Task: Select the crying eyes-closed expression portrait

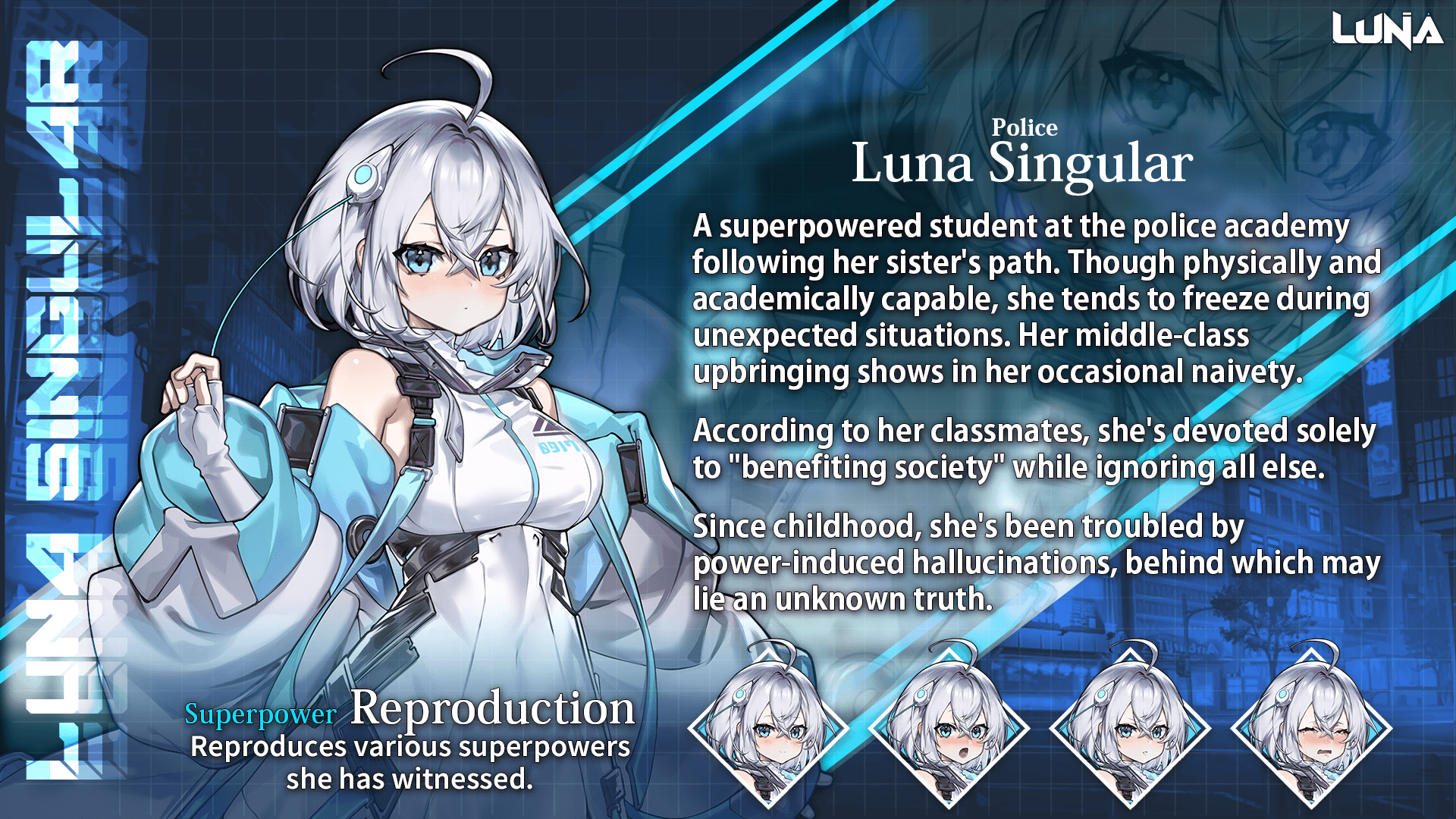Action: pyautogui.click(x=1311, y=726)
